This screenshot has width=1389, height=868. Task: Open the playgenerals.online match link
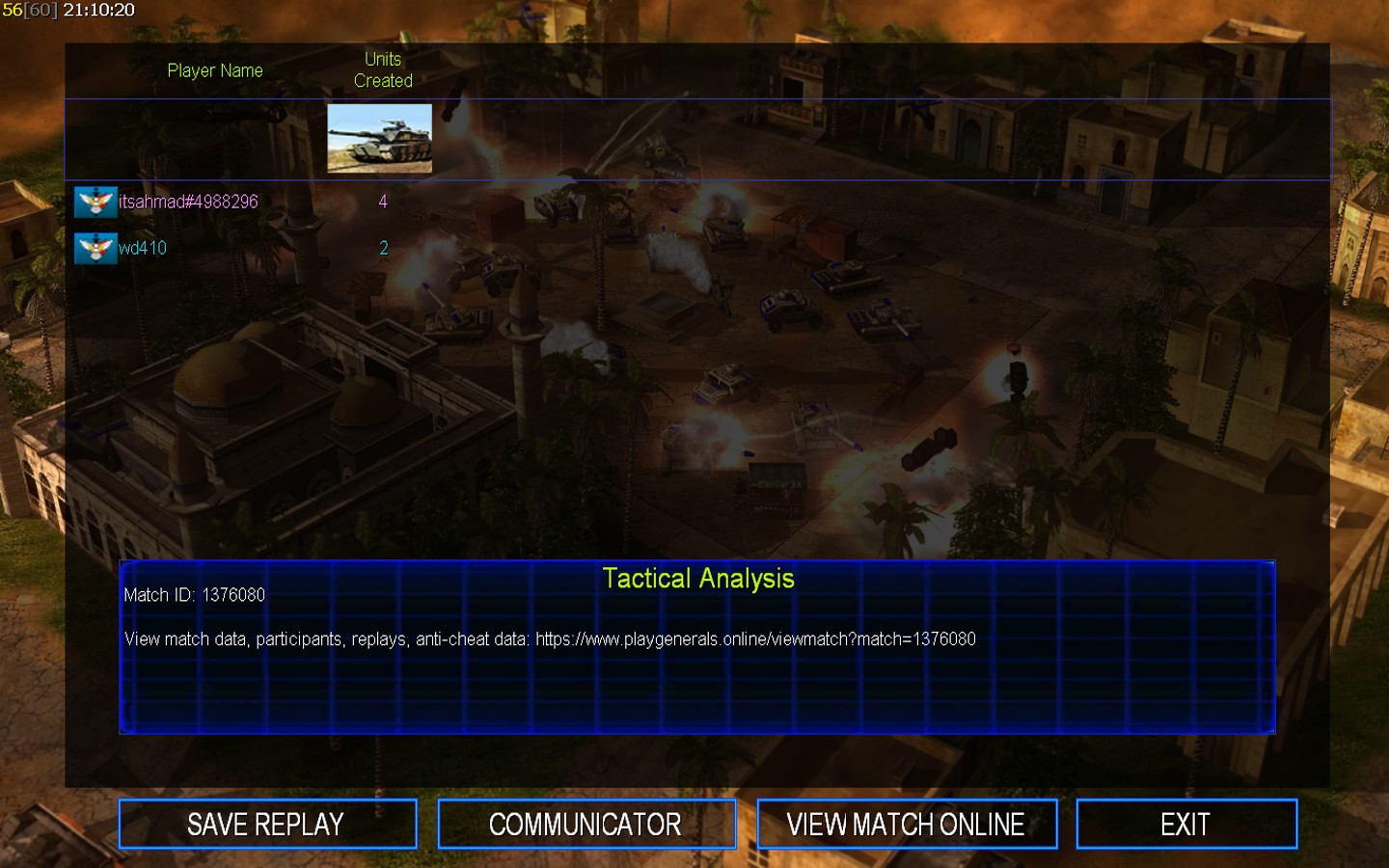click(755, 639)
